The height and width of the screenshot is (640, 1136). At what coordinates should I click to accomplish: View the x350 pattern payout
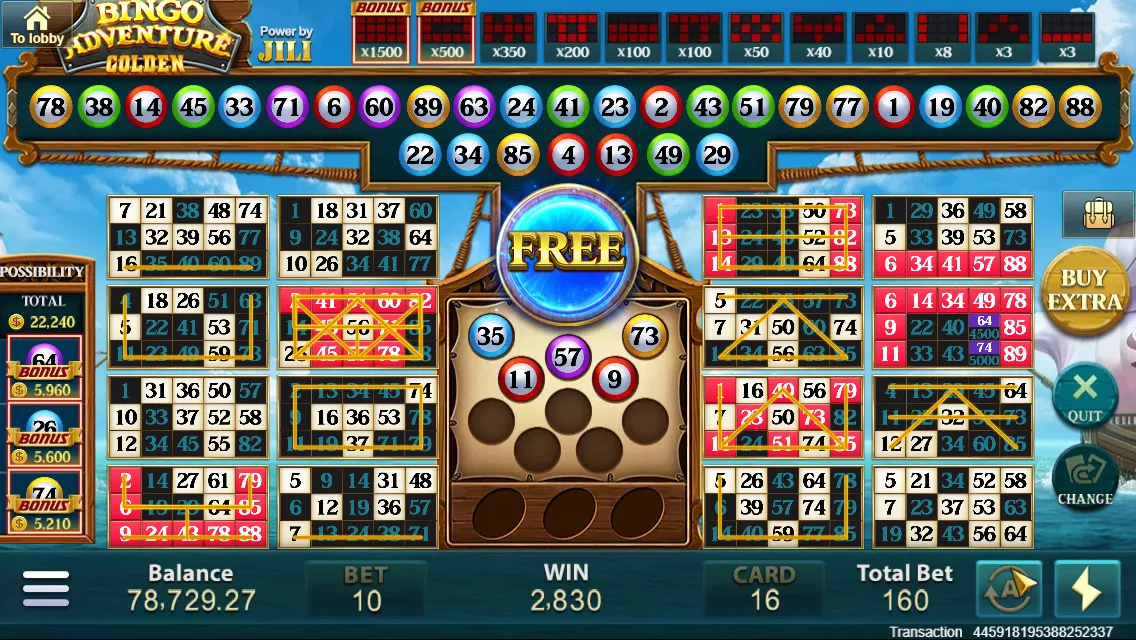coord(509,37)
